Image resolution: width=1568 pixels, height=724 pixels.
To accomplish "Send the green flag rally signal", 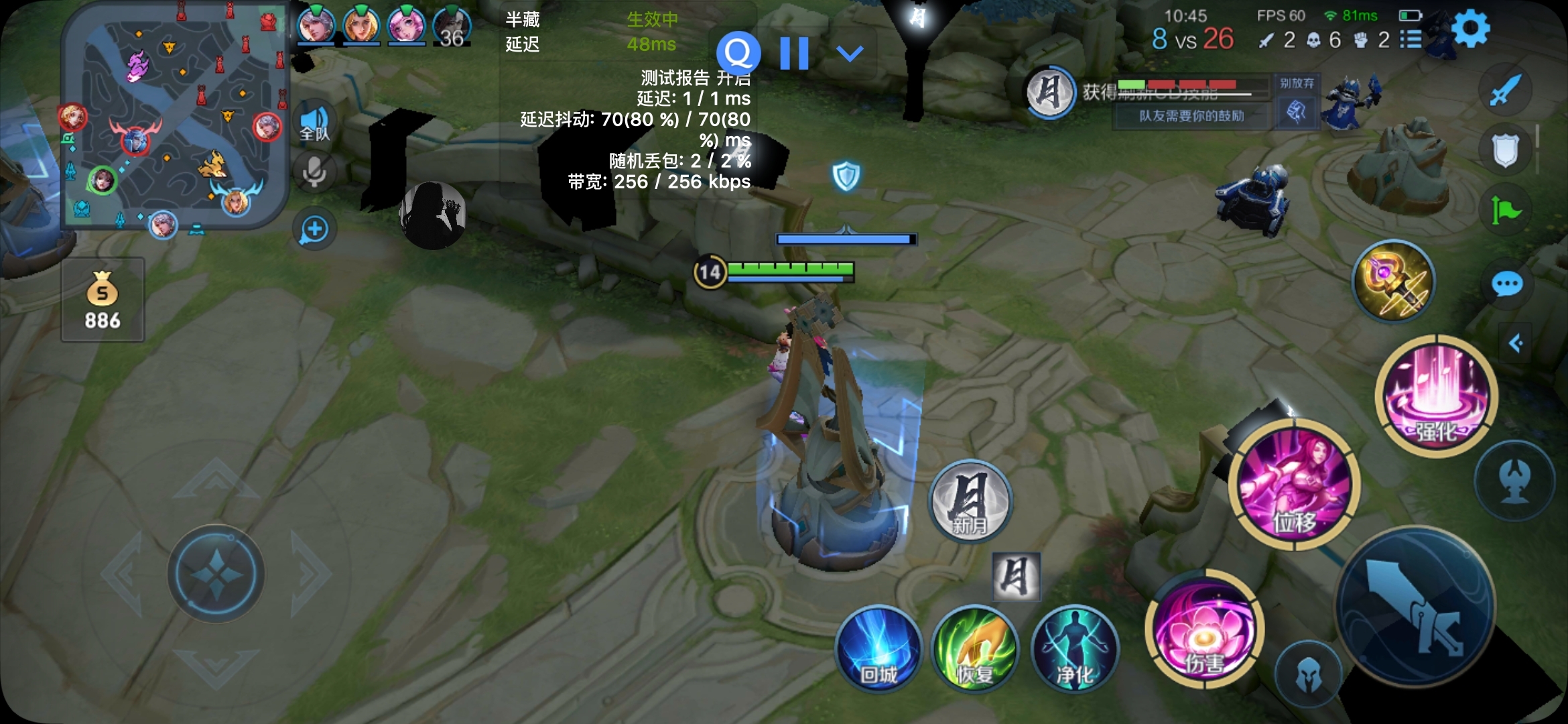I will (x=1506, y=212).
